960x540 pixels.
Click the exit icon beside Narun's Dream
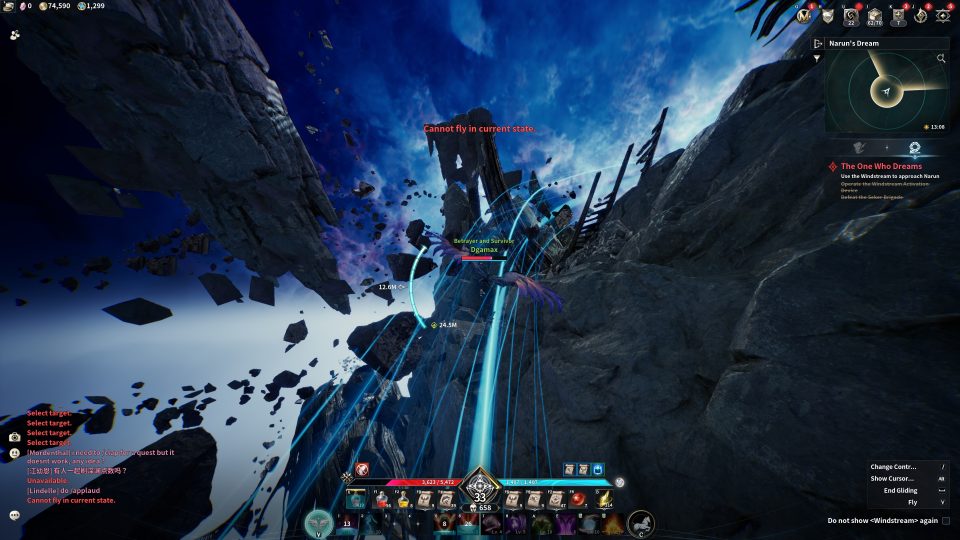point(818,44)
